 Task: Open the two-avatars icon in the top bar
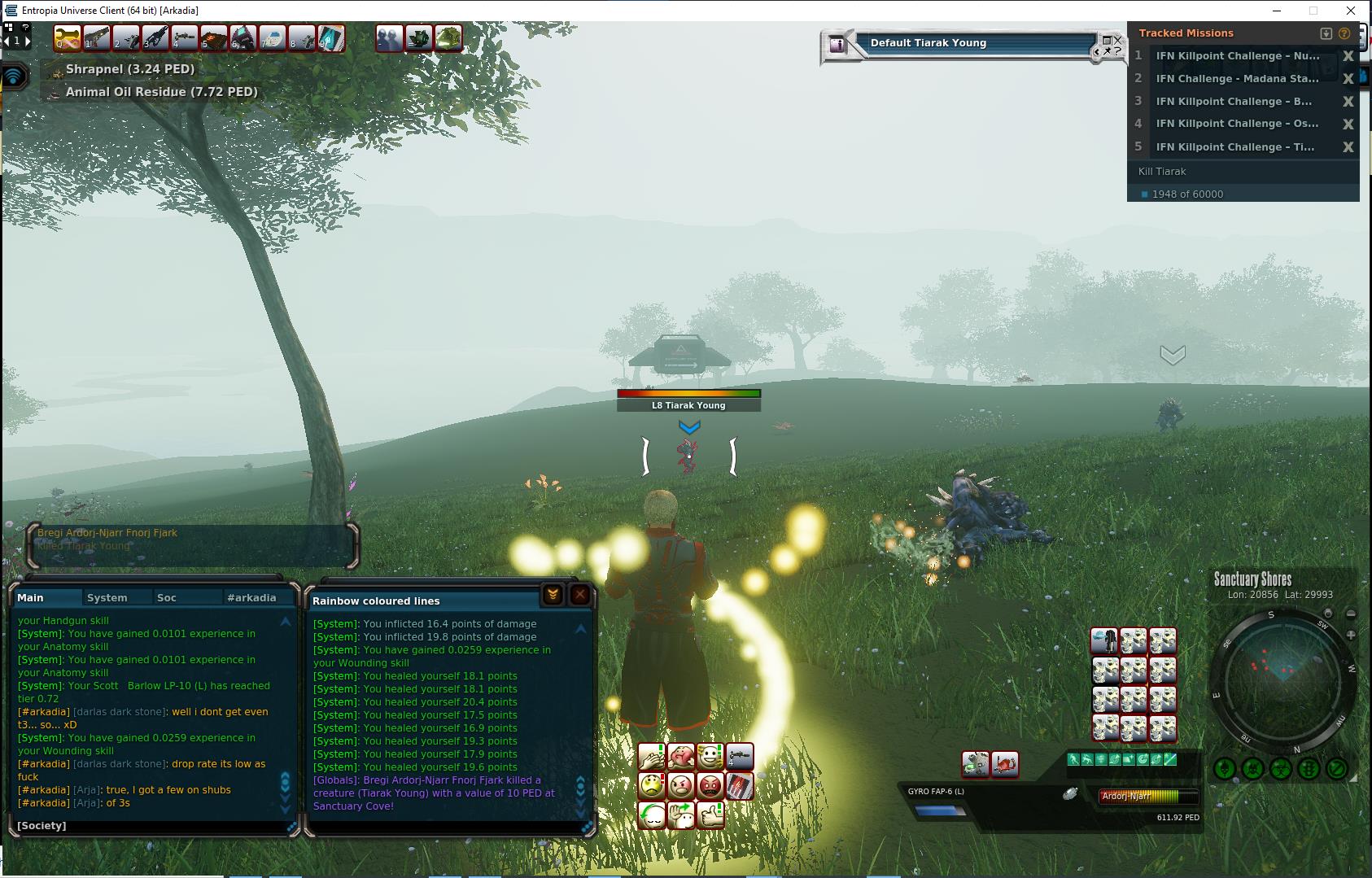(389, 38)
